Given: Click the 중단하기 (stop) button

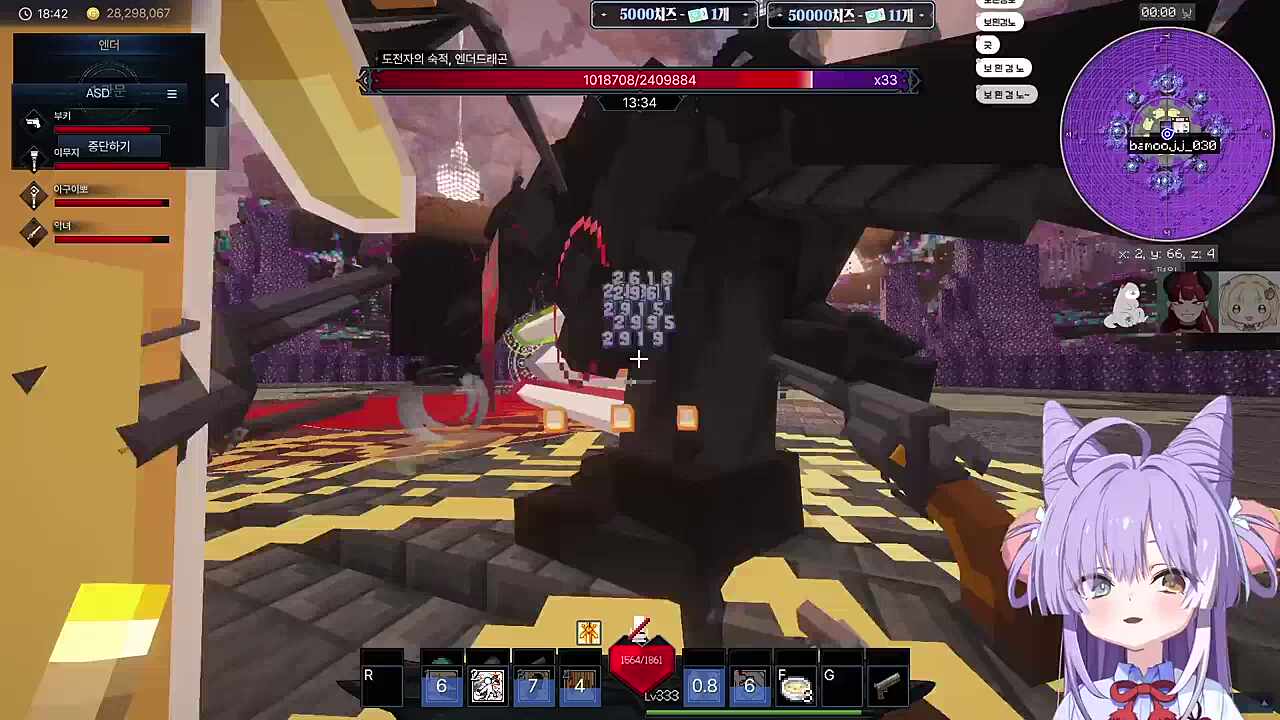Looking at the screenshot, I should 109,147.
